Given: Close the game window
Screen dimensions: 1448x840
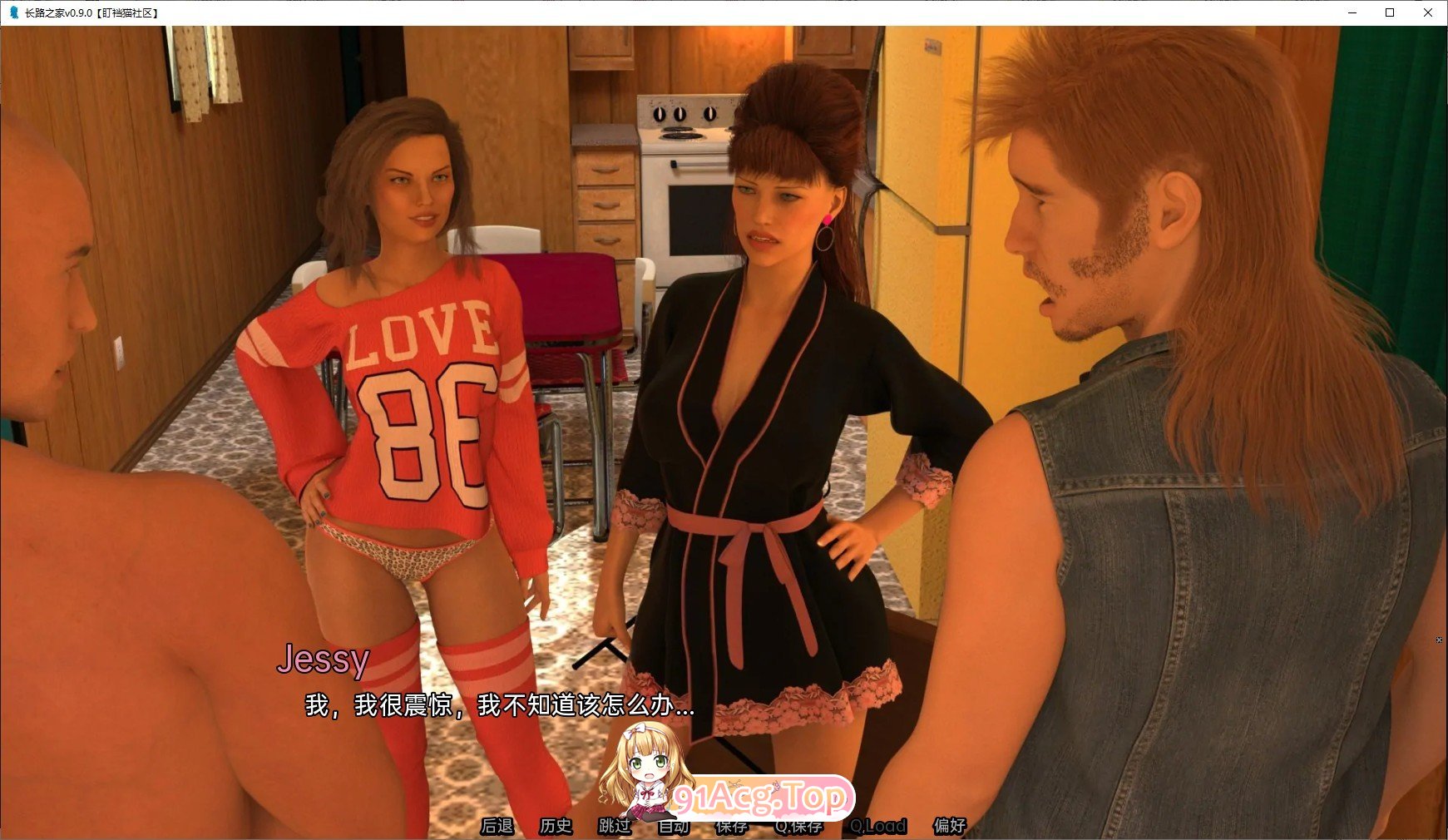Looking at the screenshot, I should point(1428,12).
